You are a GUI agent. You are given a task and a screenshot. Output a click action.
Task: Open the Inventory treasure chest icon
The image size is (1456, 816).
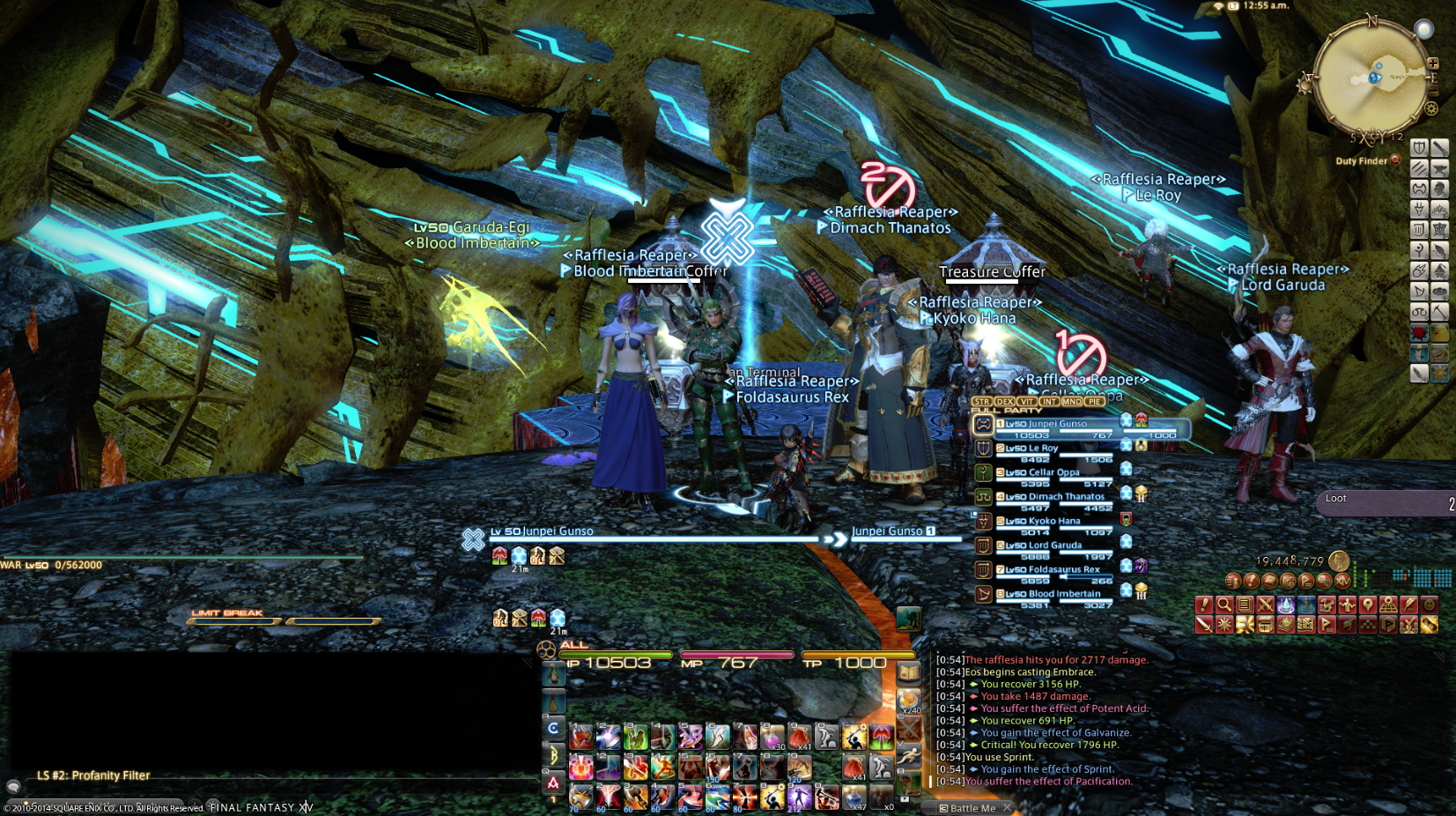click(x=1264, y=625)
